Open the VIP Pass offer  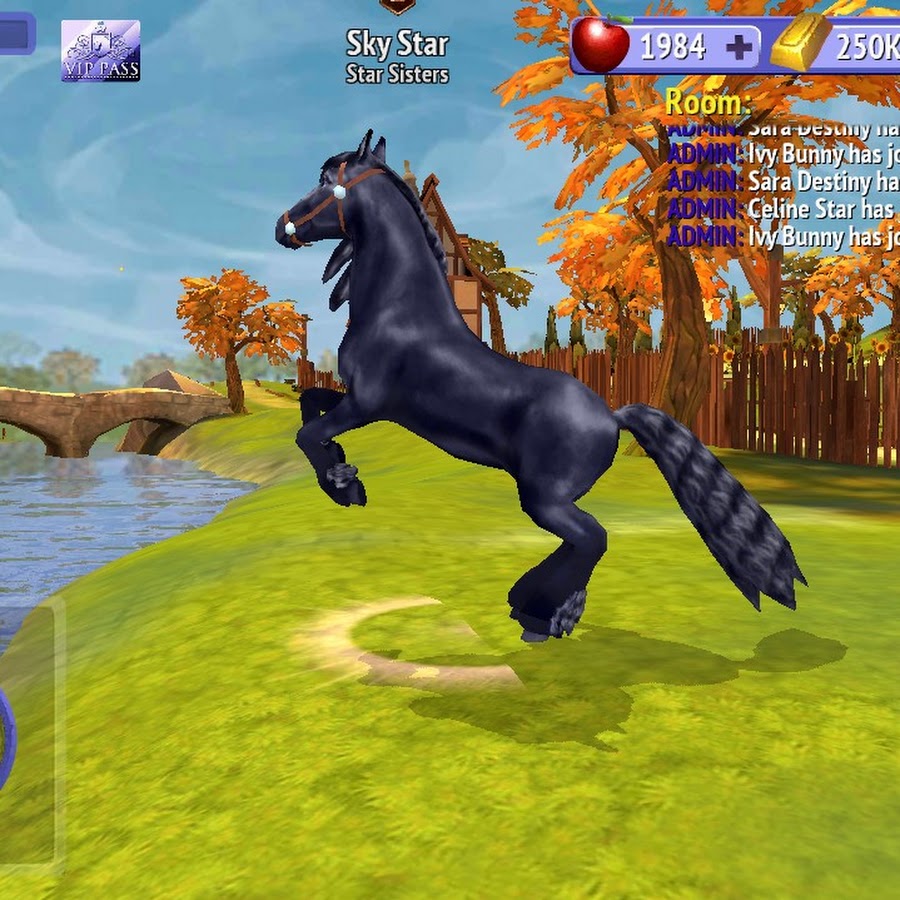100,50
